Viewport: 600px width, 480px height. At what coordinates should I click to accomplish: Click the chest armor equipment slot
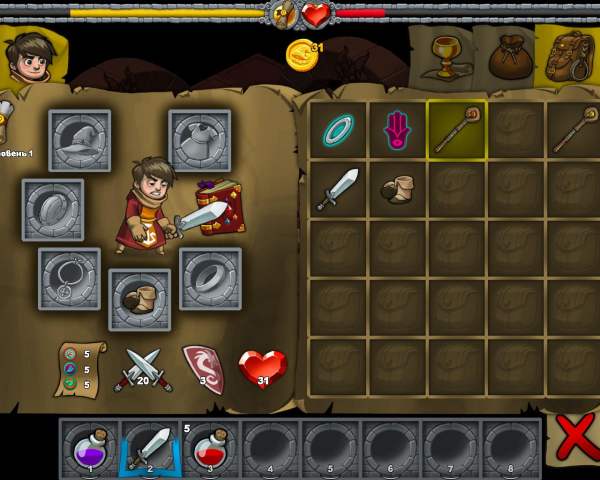click(200, 141)
